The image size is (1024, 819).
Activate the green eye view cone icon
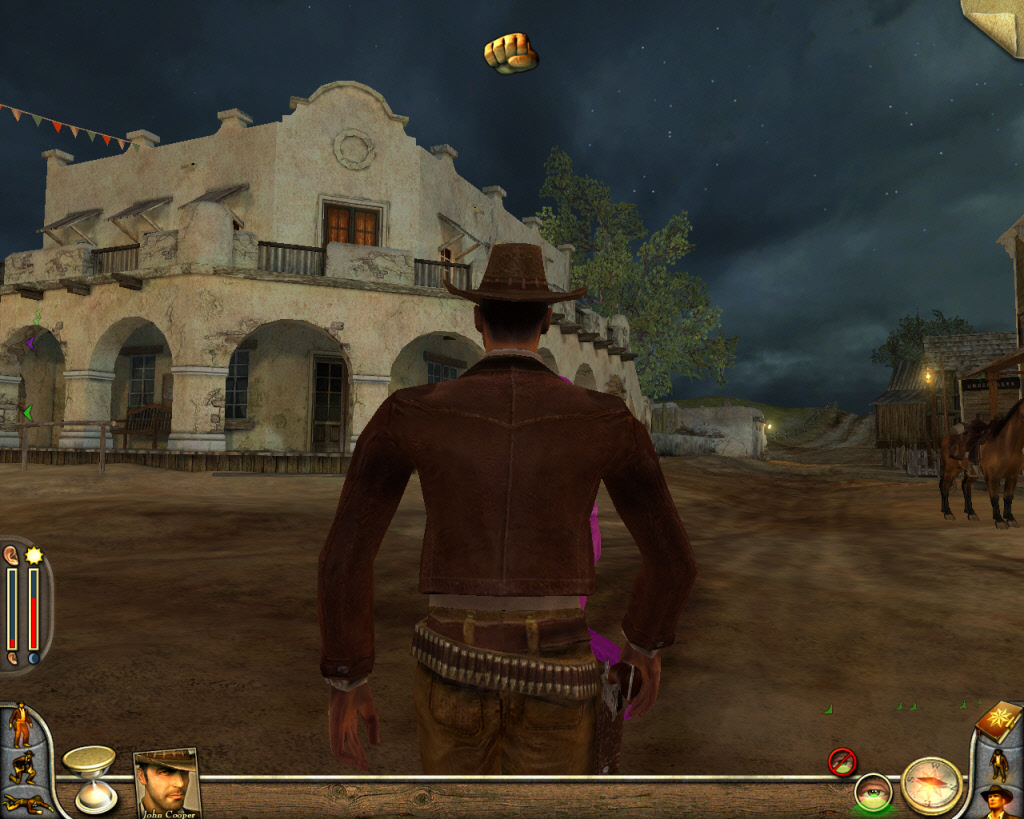(x=873, y=792)
